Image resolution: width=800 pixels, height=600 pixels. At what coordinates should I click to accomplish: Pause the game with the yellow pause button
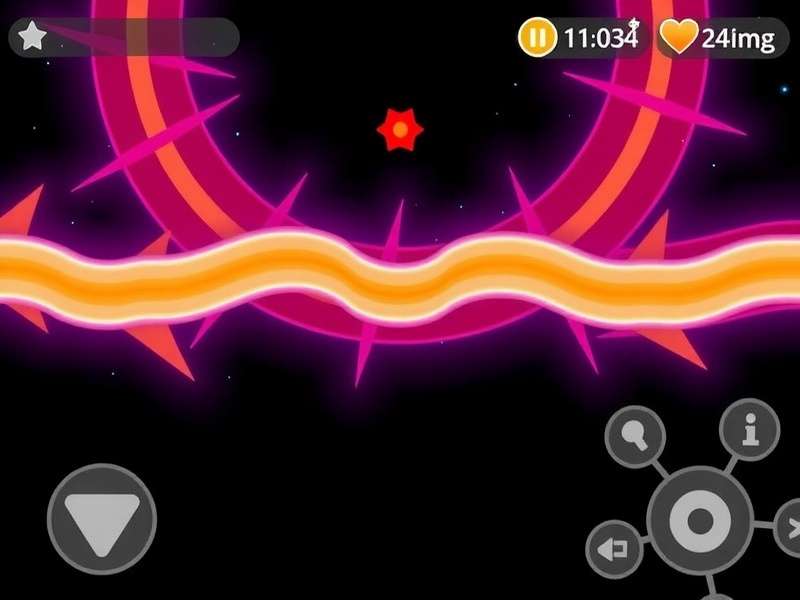pos(537,39)
